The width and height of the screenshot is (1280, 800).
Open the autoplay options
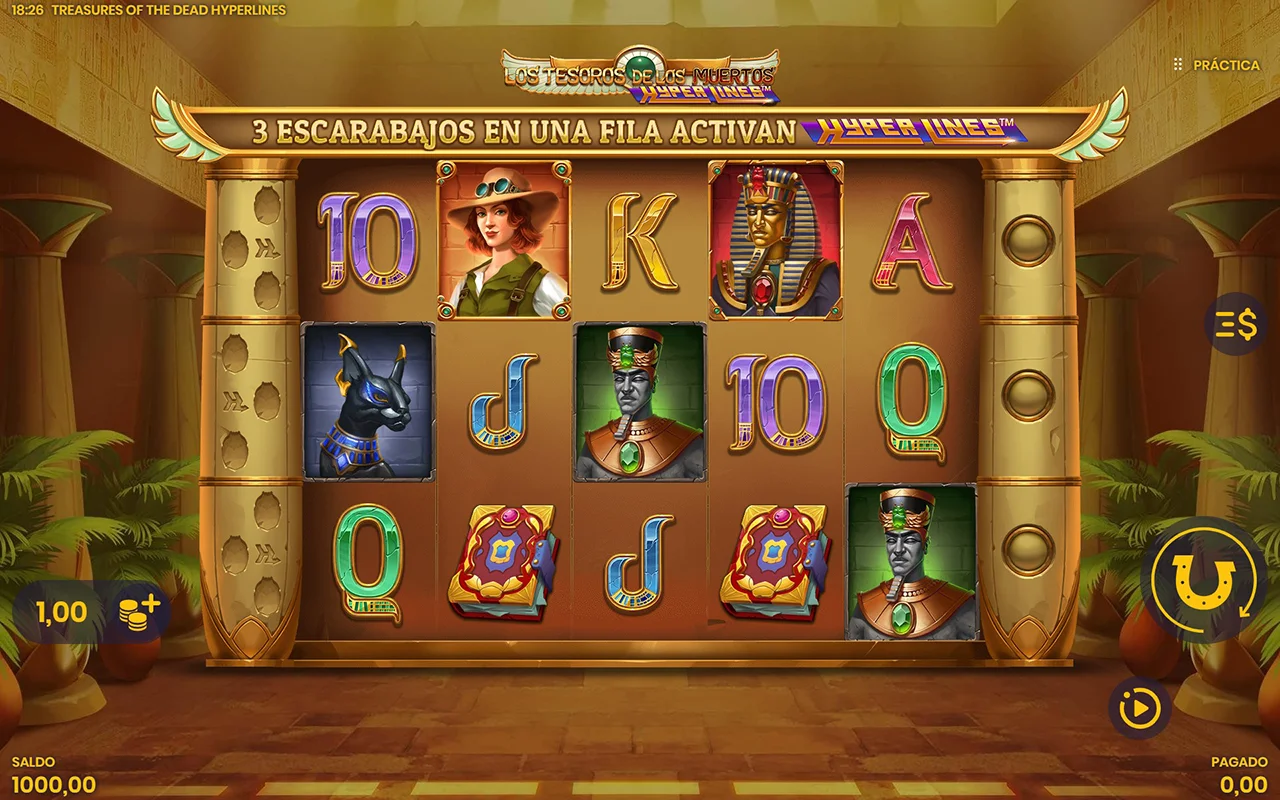pos(1139,709)
